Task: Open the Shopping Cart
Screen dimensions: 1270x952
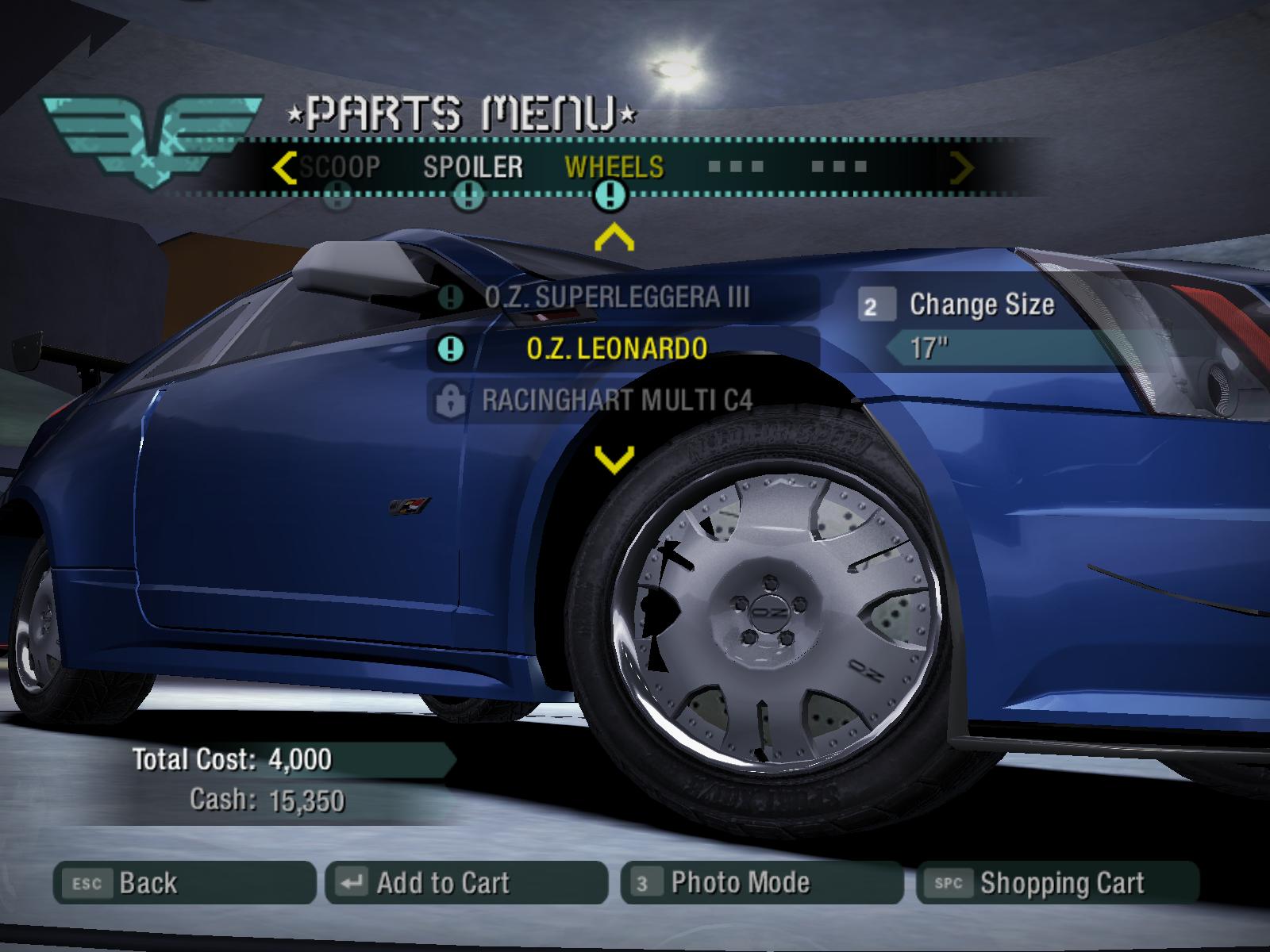Action: (1057, 882)
